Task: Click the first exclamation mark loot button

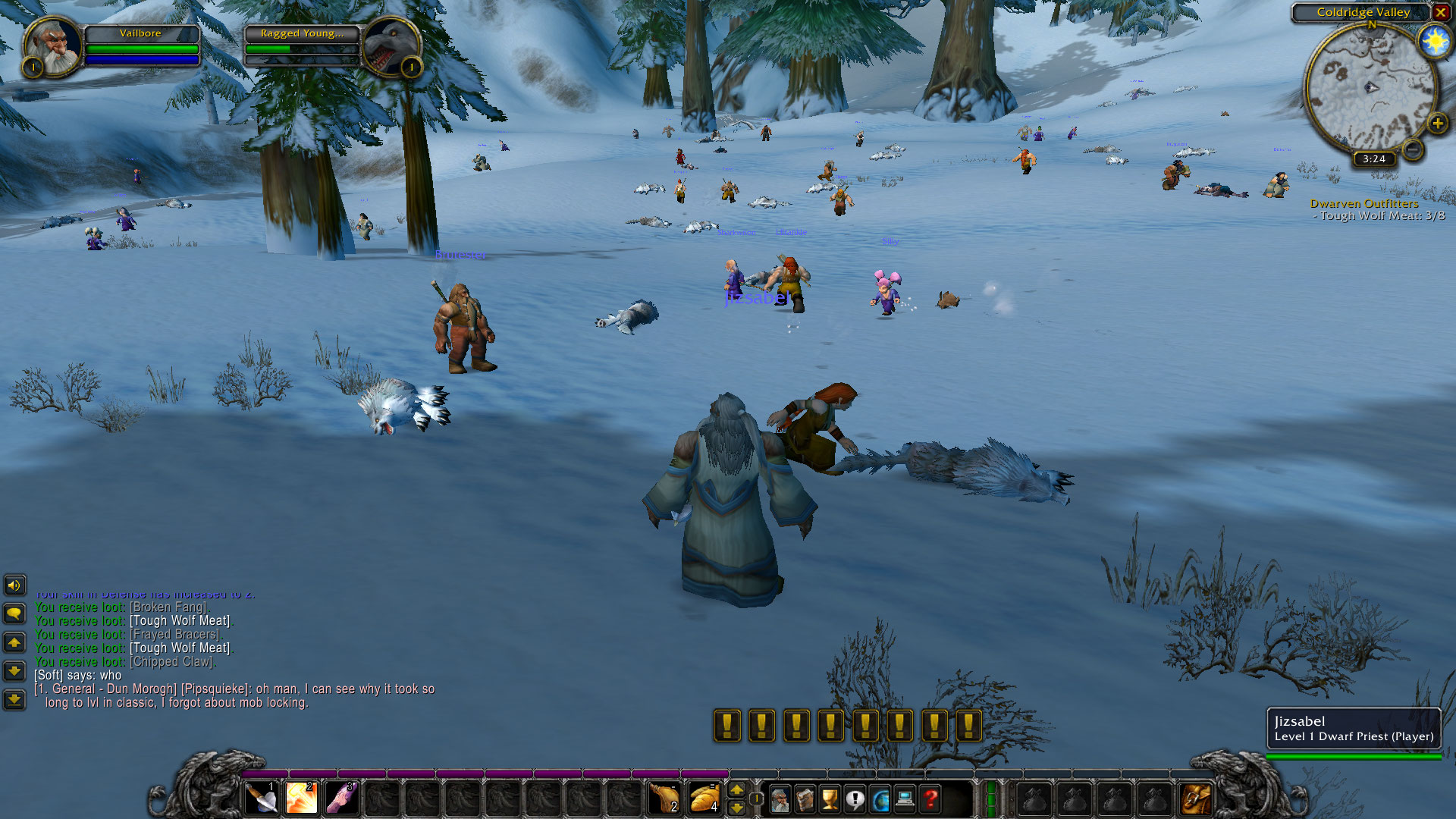Action: click(x=726, y=725)
